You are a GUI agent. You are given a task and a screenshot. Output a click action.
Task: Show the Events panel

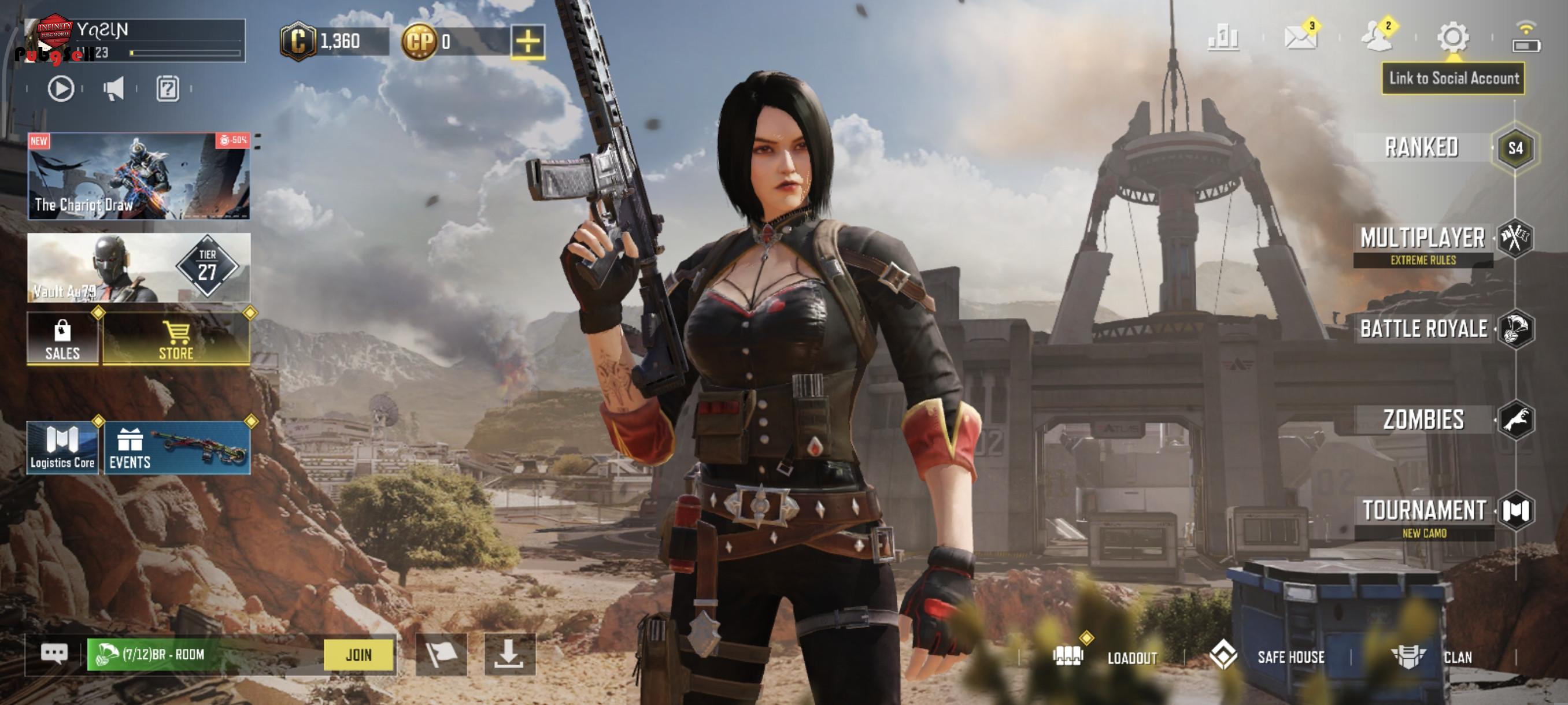tap(176, 448)
